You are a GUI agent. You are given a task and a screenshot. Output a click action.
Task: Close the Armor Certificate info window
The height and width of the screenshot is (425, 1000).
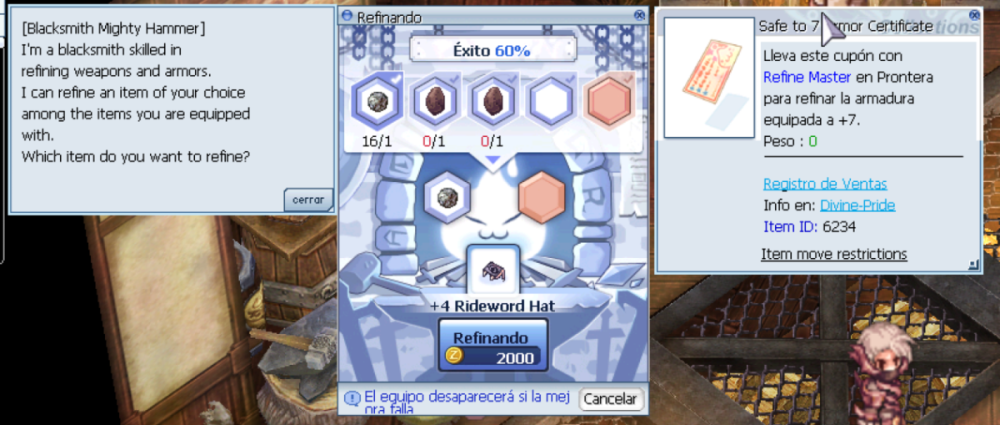(x=974, y=16)
